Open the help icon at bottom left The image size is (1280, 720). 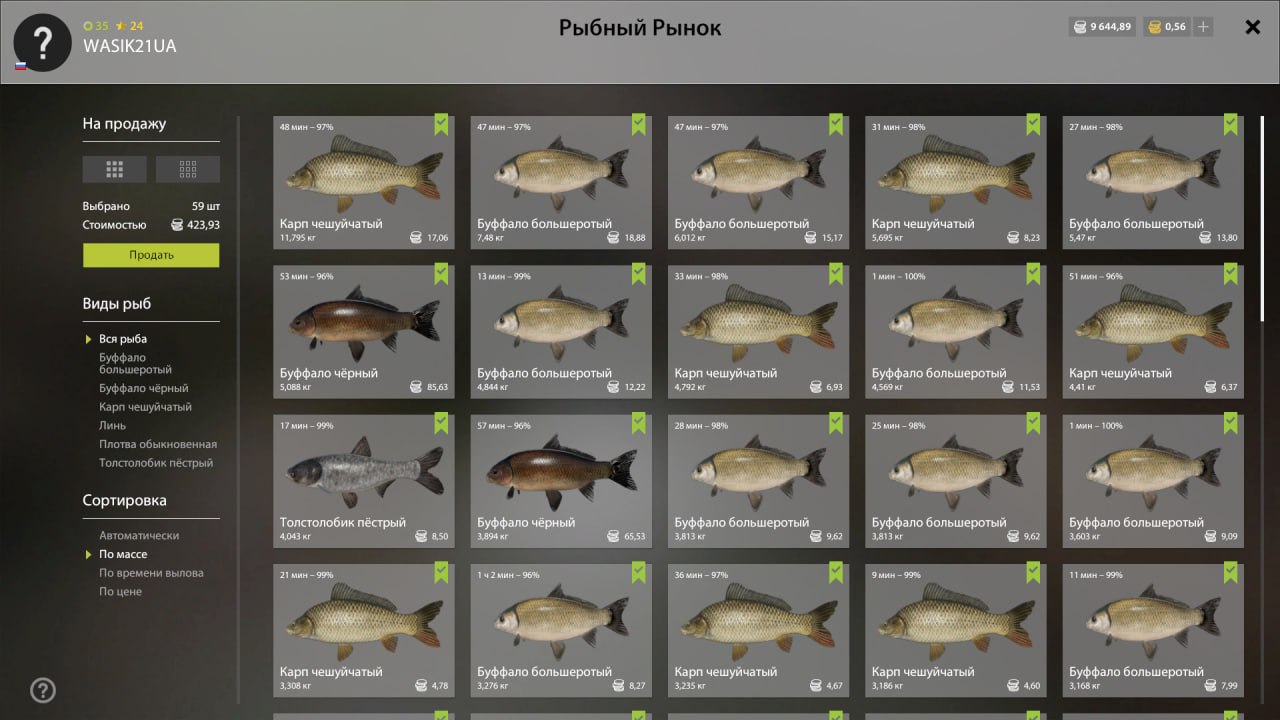pyautogui.click(x=43, y=690)
